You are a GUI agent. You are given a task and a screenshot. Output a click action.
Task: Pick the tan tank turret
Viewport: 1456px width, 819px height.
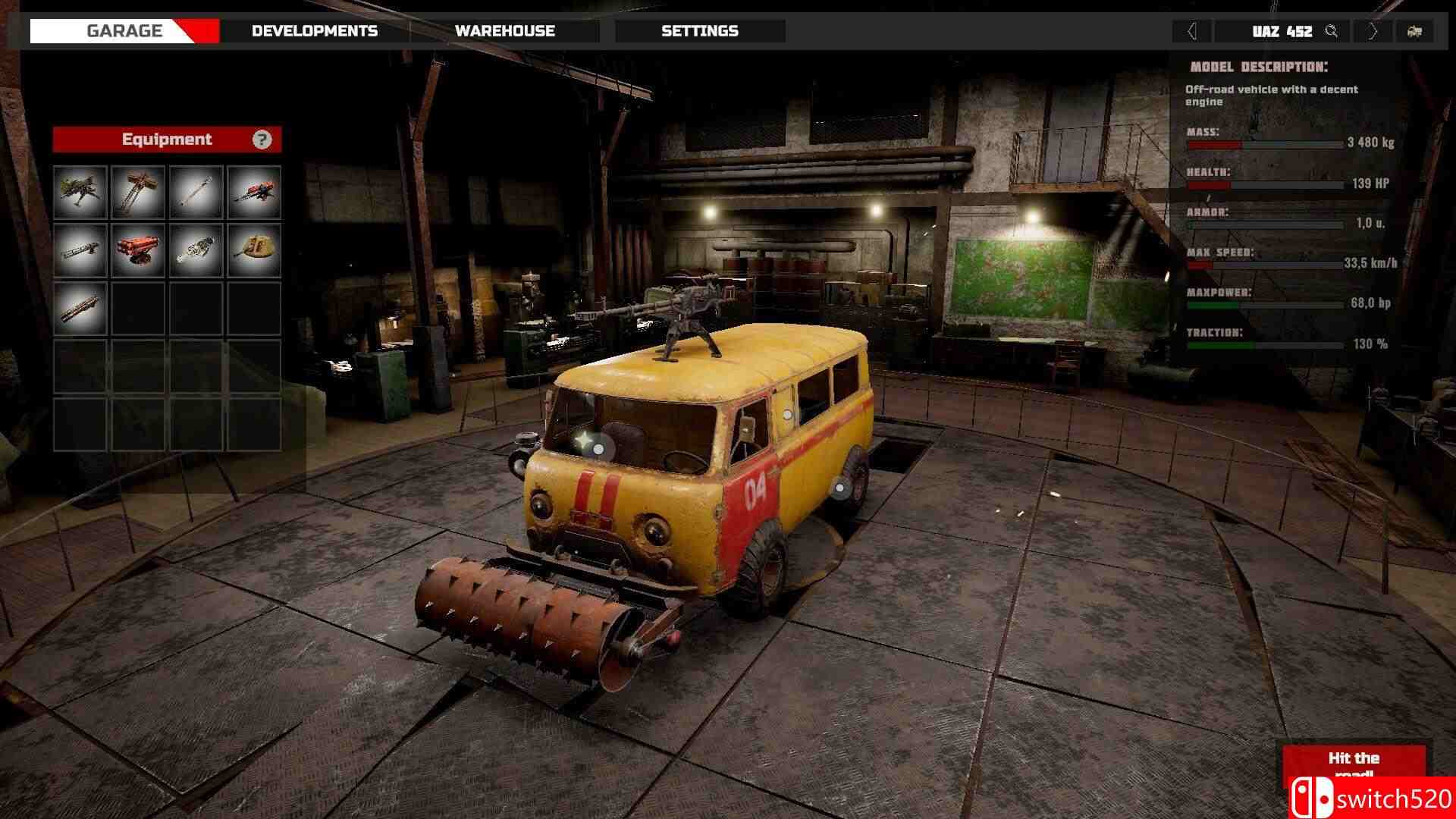(253, 250)
